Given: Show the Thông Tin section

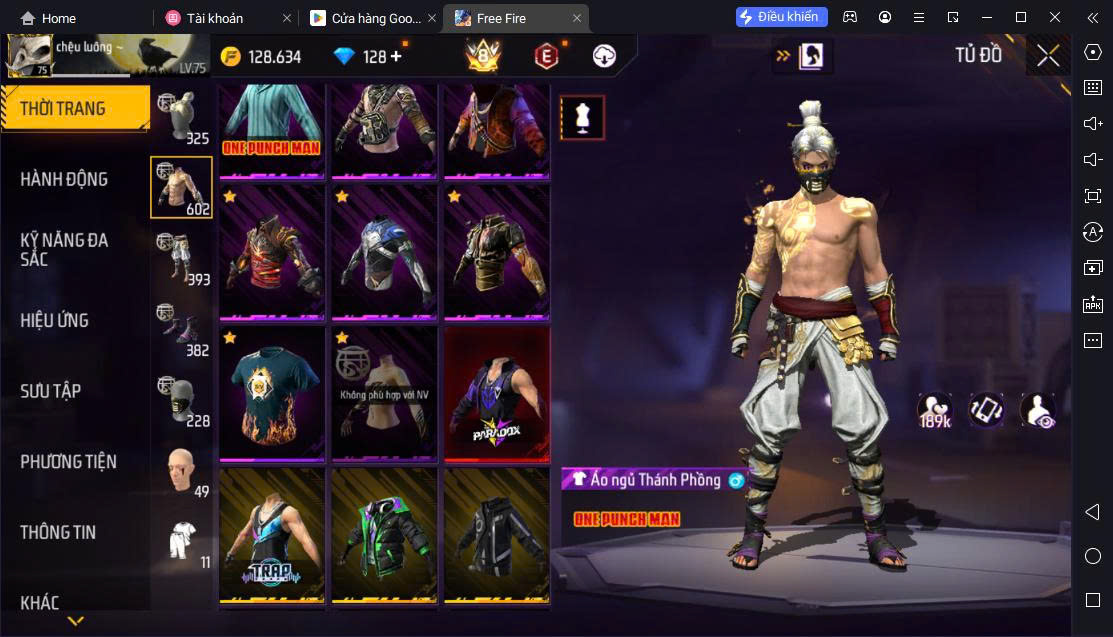Looking at the screenshot, I should pyautogui.click(x=58, y=532).
